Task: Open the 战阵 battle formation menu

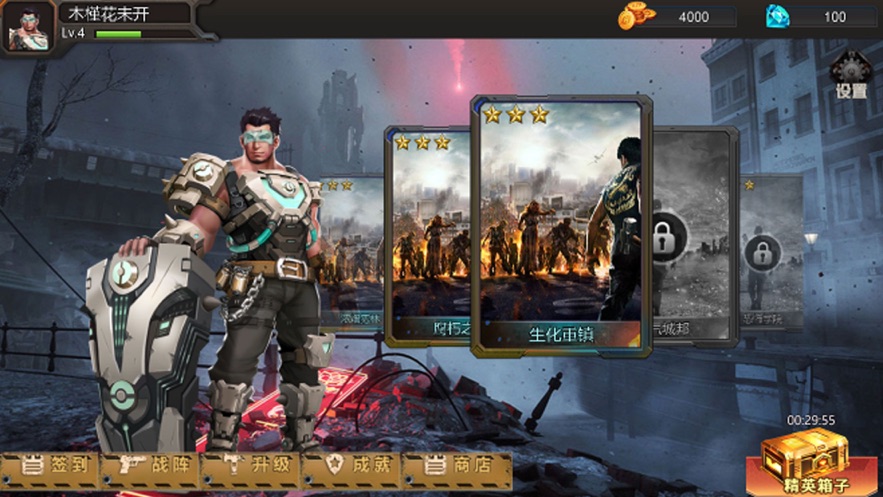Action: [151, 467]
